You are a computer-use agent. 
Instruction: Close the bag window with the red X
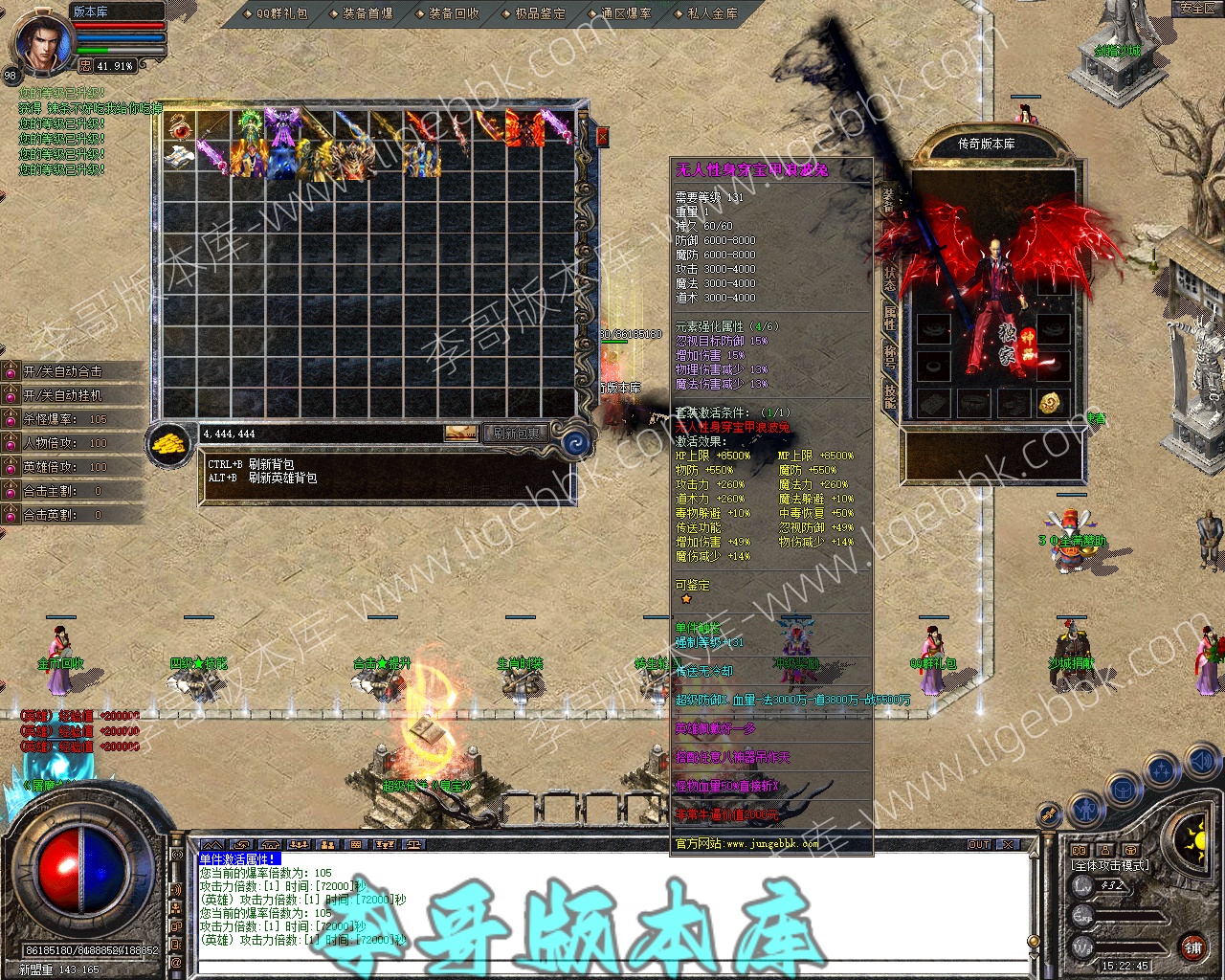coord(602,137)
